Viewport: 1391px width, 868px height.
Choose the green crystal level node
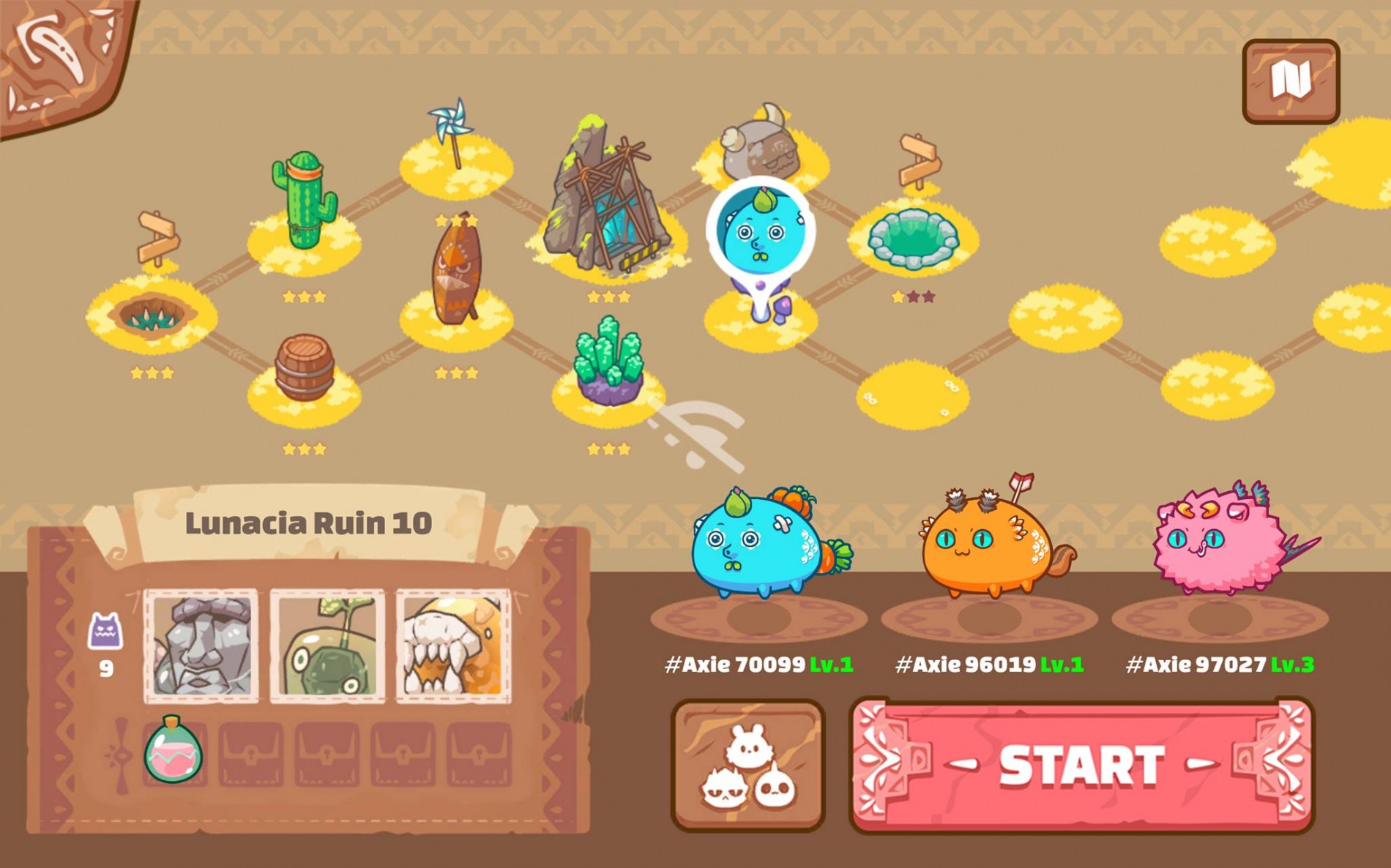coord(609,362)
